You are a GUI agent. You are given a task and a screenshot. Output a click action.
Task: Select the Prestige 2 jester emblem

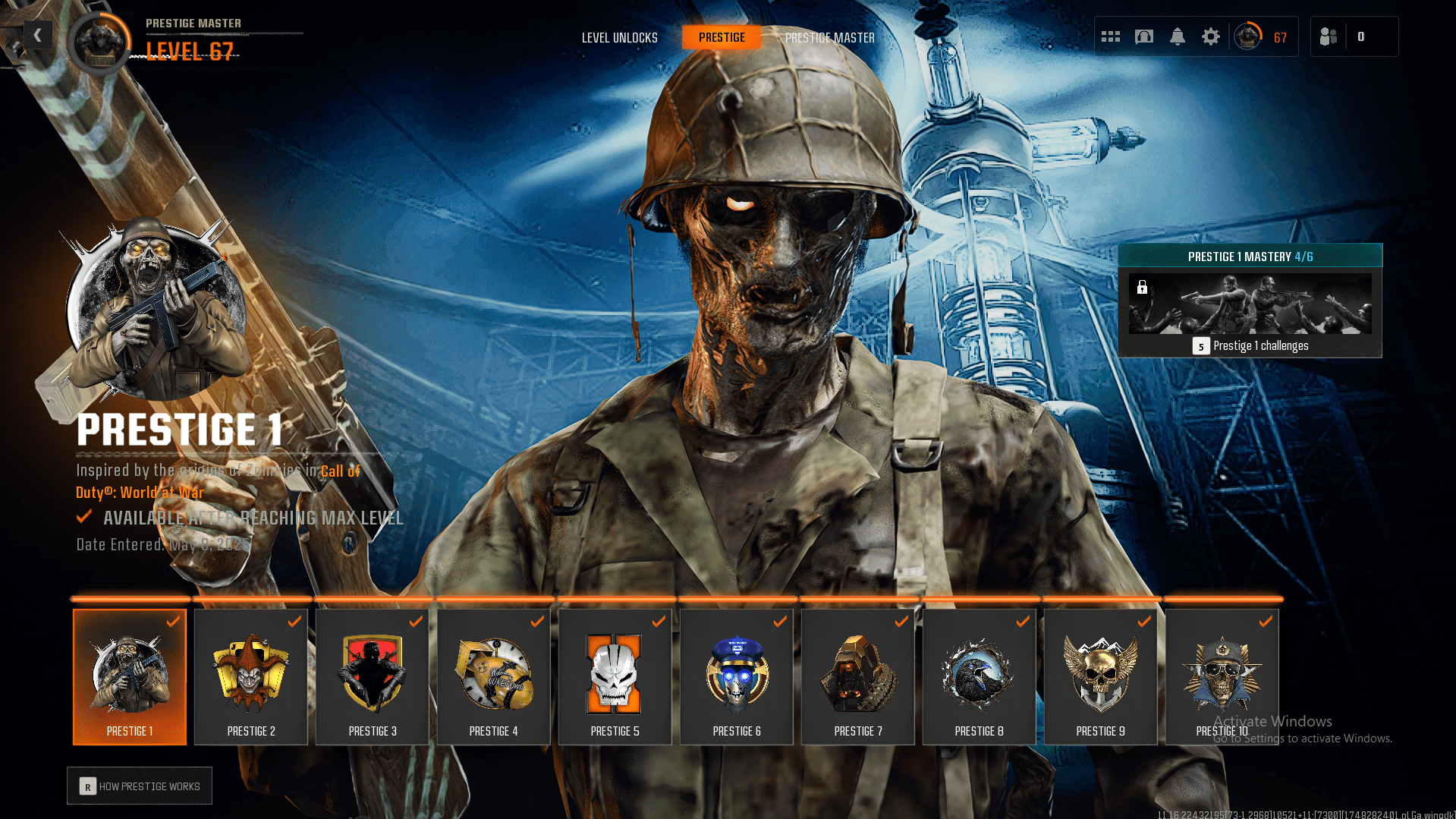[x=250, y=672]
